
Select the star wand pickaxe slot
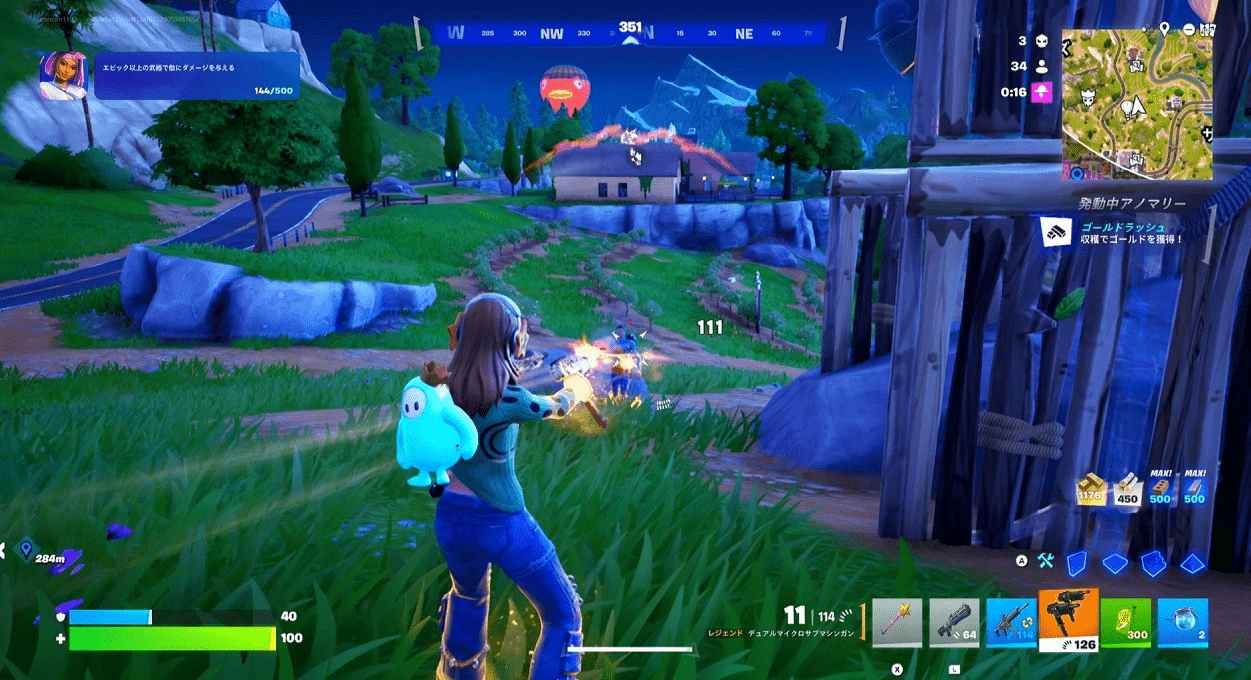(x=897, y=624)
